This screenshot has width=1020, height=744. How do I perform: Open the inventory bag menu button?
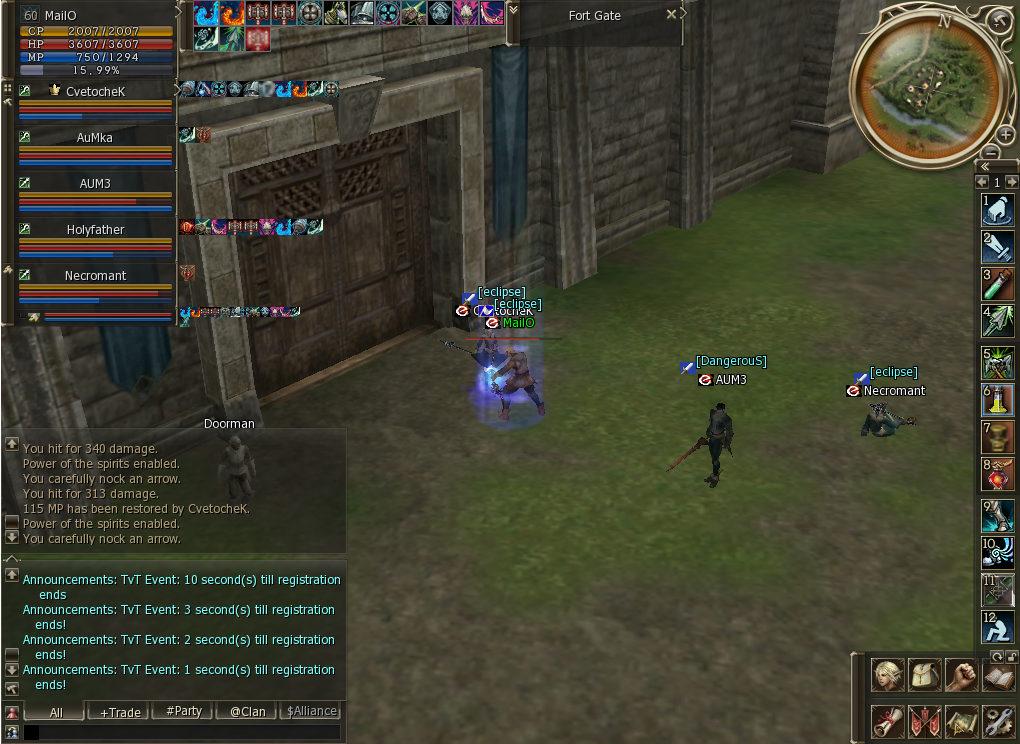click(x=924, y=676)
